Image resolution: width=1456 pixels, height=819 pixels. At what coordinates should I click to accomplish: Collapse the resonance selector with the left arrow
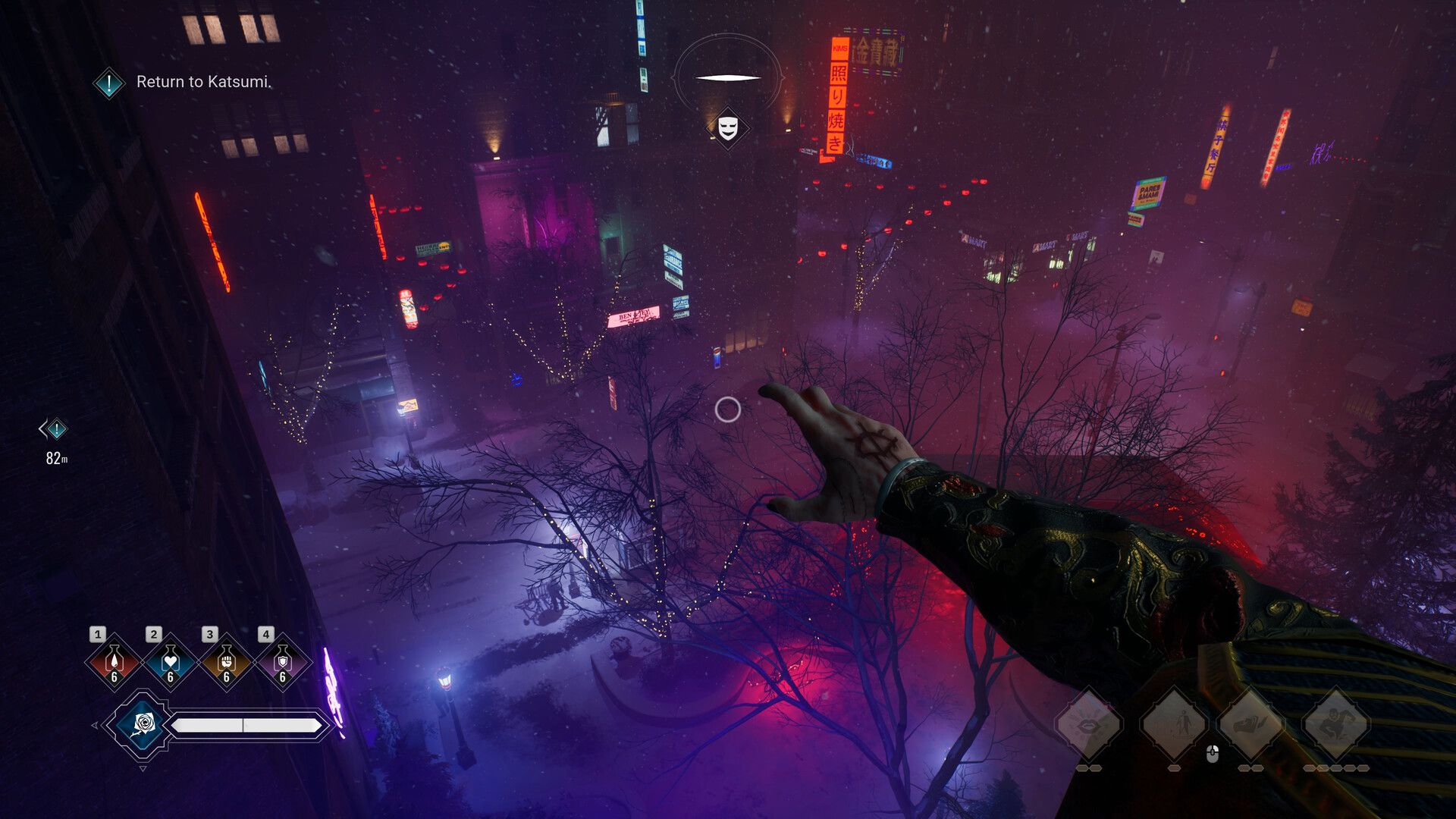click(95, 726)
